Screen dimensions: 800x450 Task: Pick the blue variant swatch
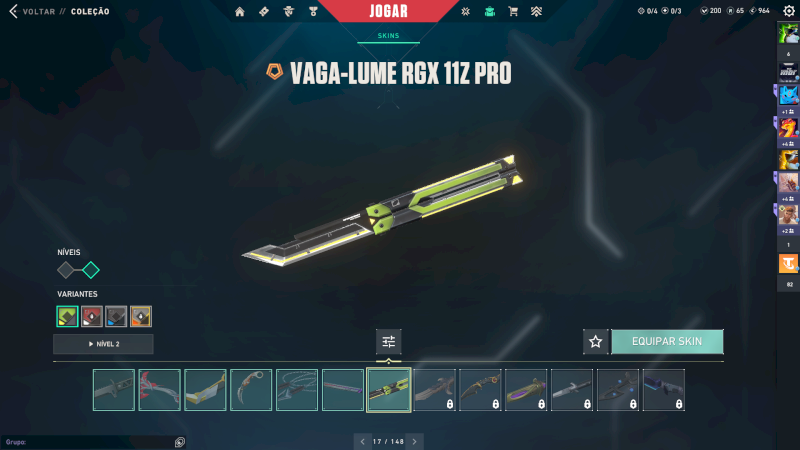116,317
